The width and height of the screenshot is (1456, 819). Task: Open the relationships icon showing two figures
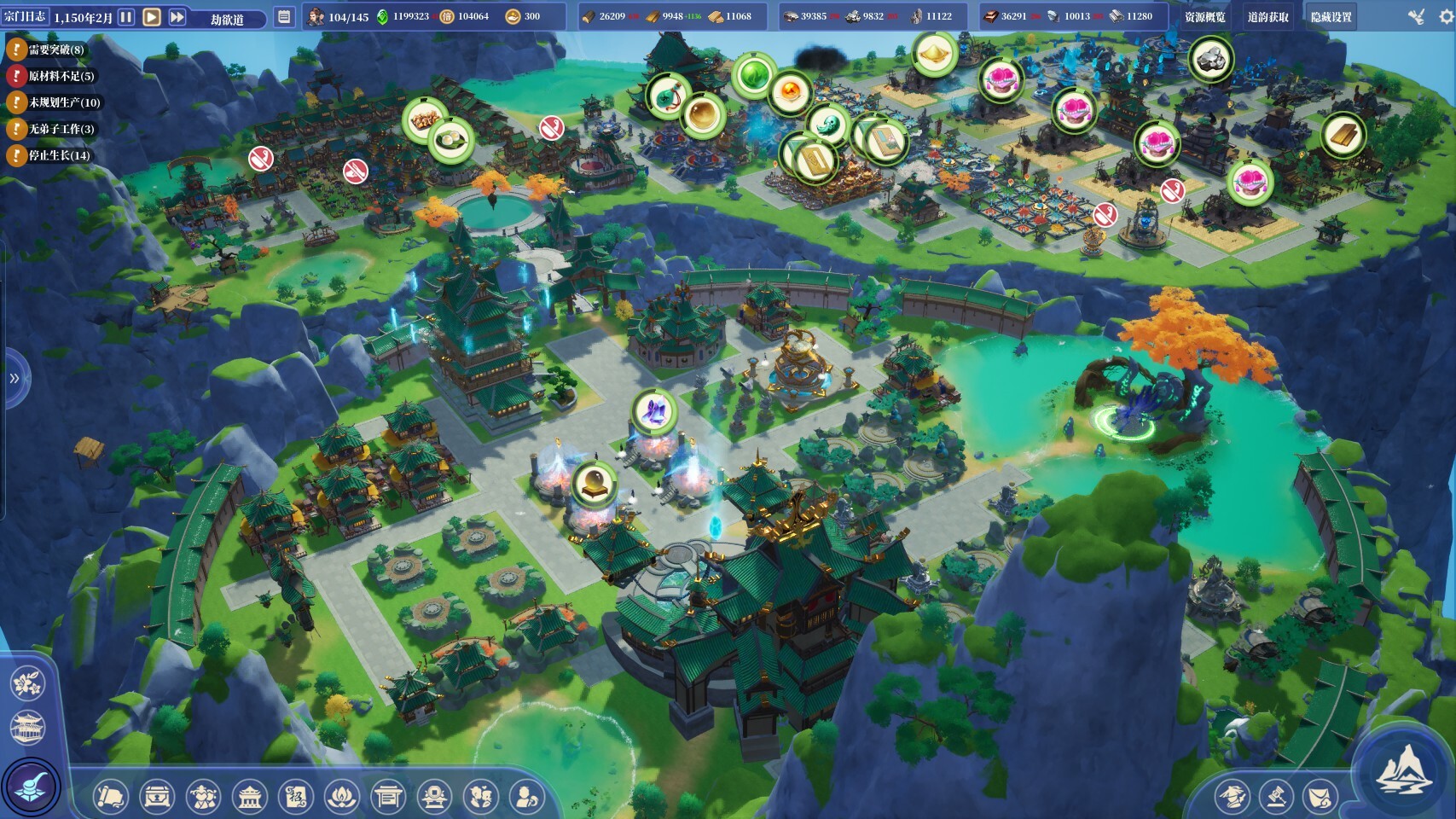(x=481, y=795)
